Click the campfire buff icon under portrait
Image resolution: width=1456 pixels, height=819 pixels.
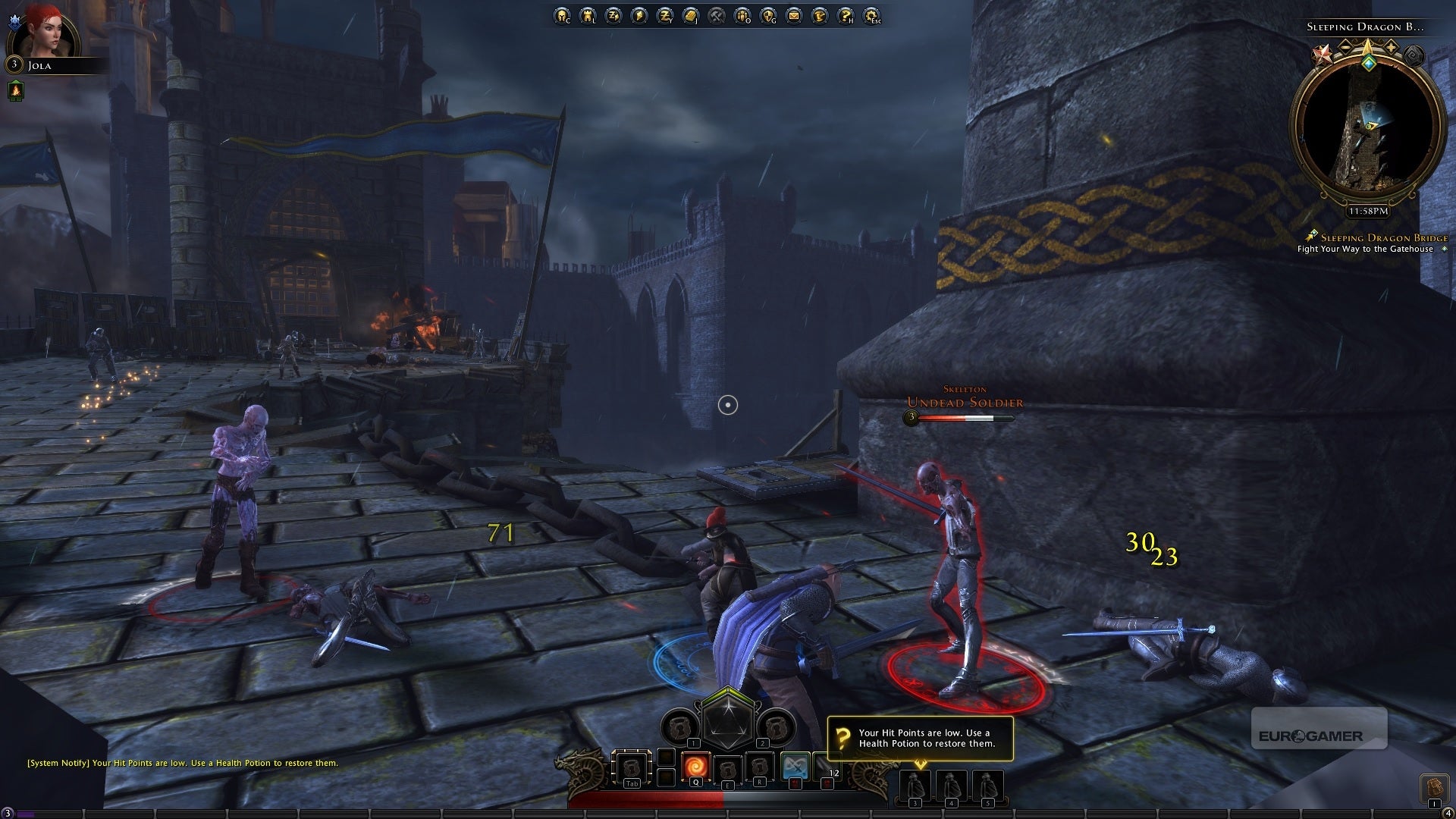15,91
